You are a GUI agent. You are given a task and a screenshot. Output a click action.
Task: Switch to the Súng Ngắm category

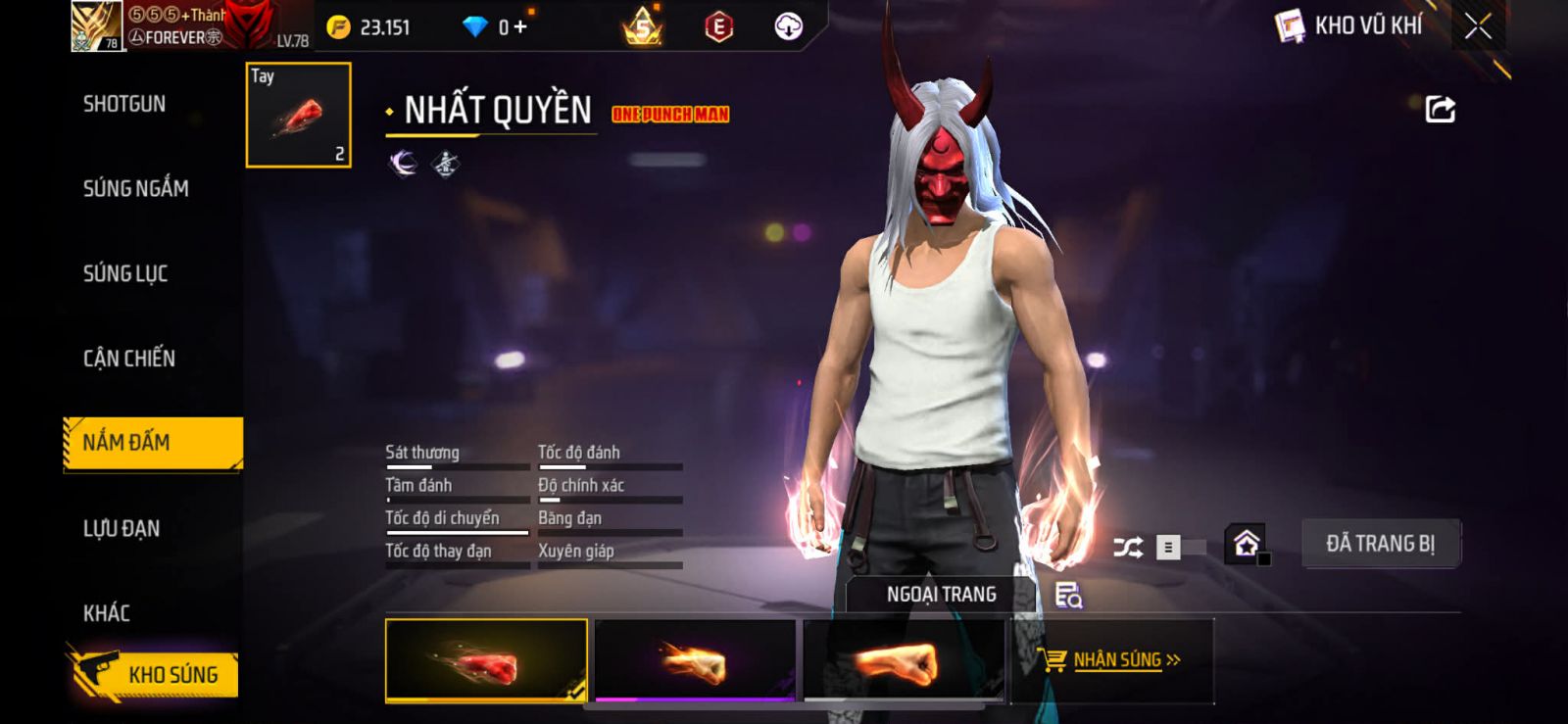point(136,188)
